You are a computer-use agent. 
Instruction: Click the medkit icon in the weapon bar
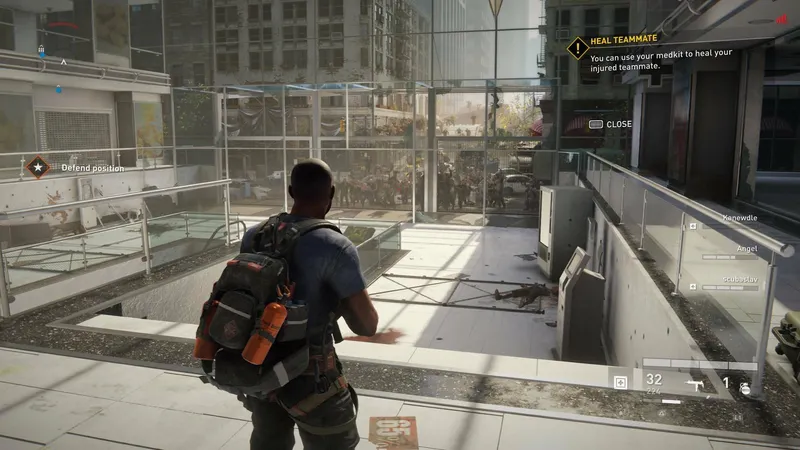point(621,382)
